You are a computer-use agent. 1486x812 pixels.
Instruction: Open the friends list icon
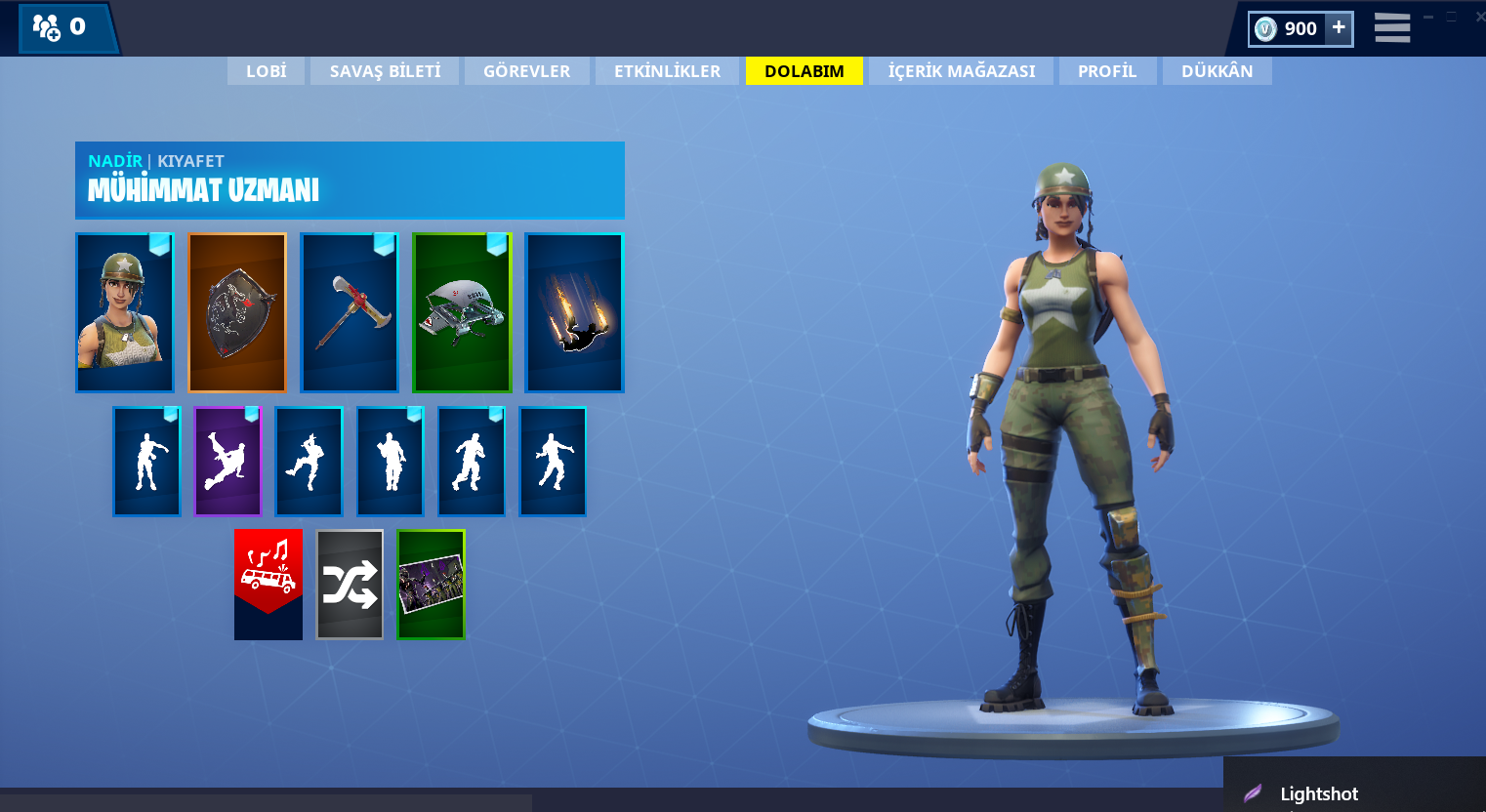[48, 27]
